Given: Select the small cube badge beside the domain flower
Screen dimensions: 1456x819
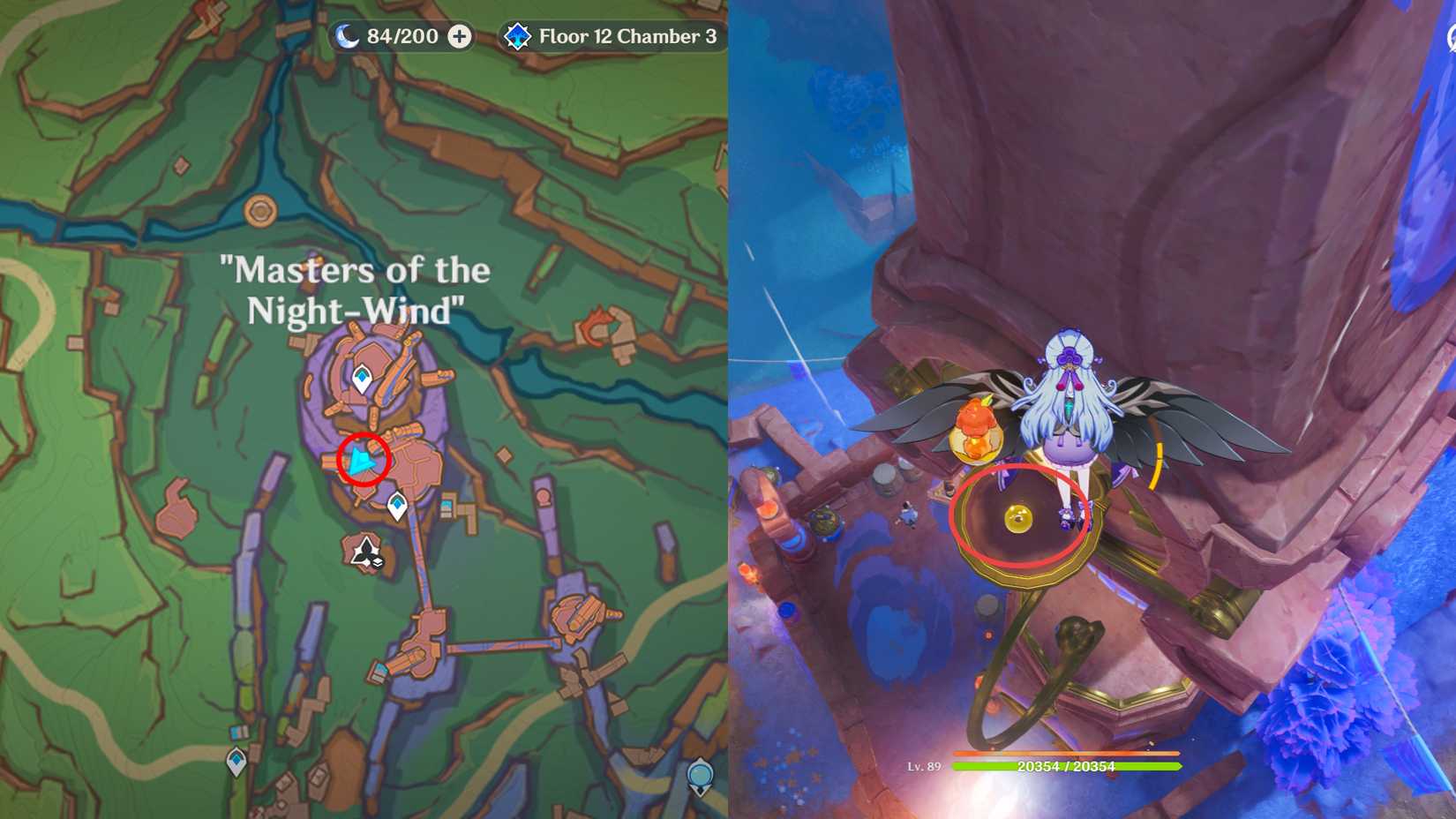Looking at the screenshot, I should coord(377,562).
